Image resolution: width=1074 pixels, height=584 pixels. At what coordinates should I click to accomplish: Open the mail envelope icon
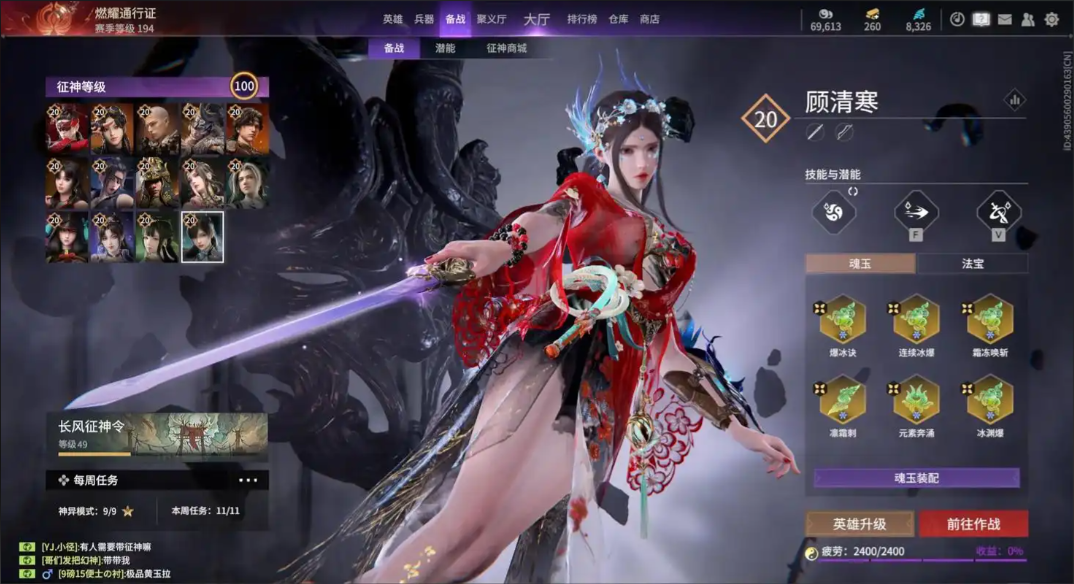tap(1005, 19)
